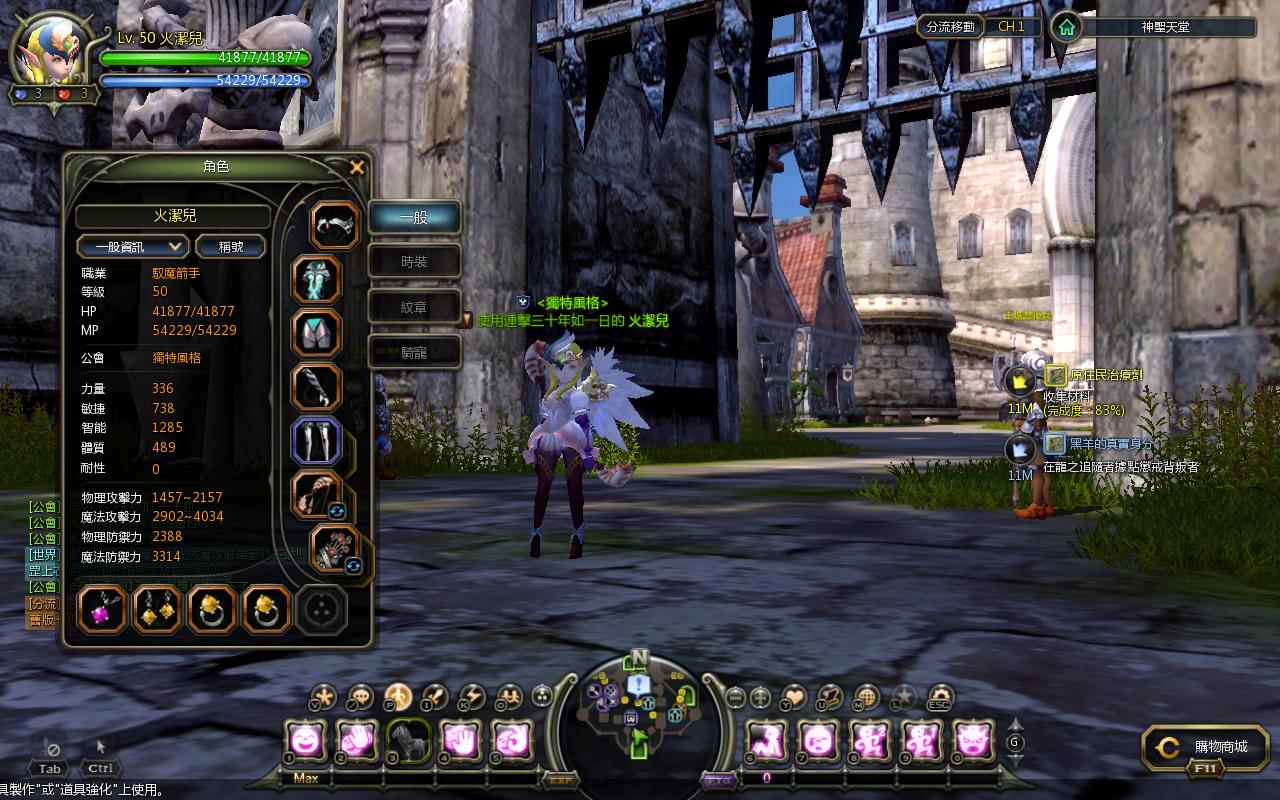The image size is (1280, 800).
Task: Open the 一般資訊 info dropdown
Action: (132, 246)
